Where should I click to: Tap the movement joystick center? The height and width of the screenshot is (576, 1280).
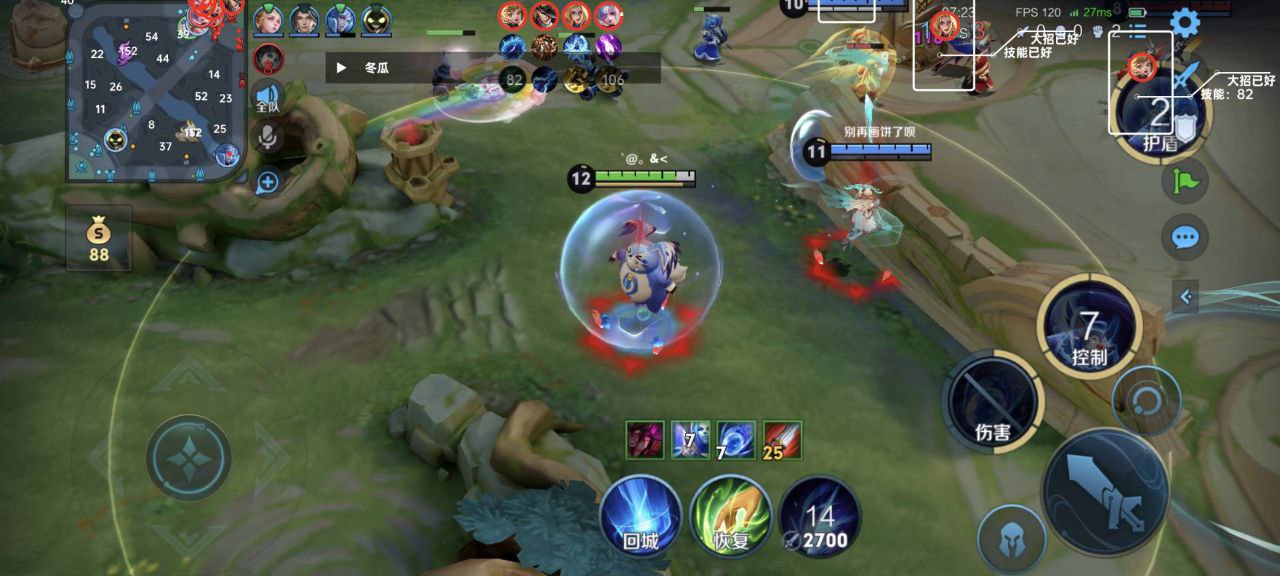189,458
